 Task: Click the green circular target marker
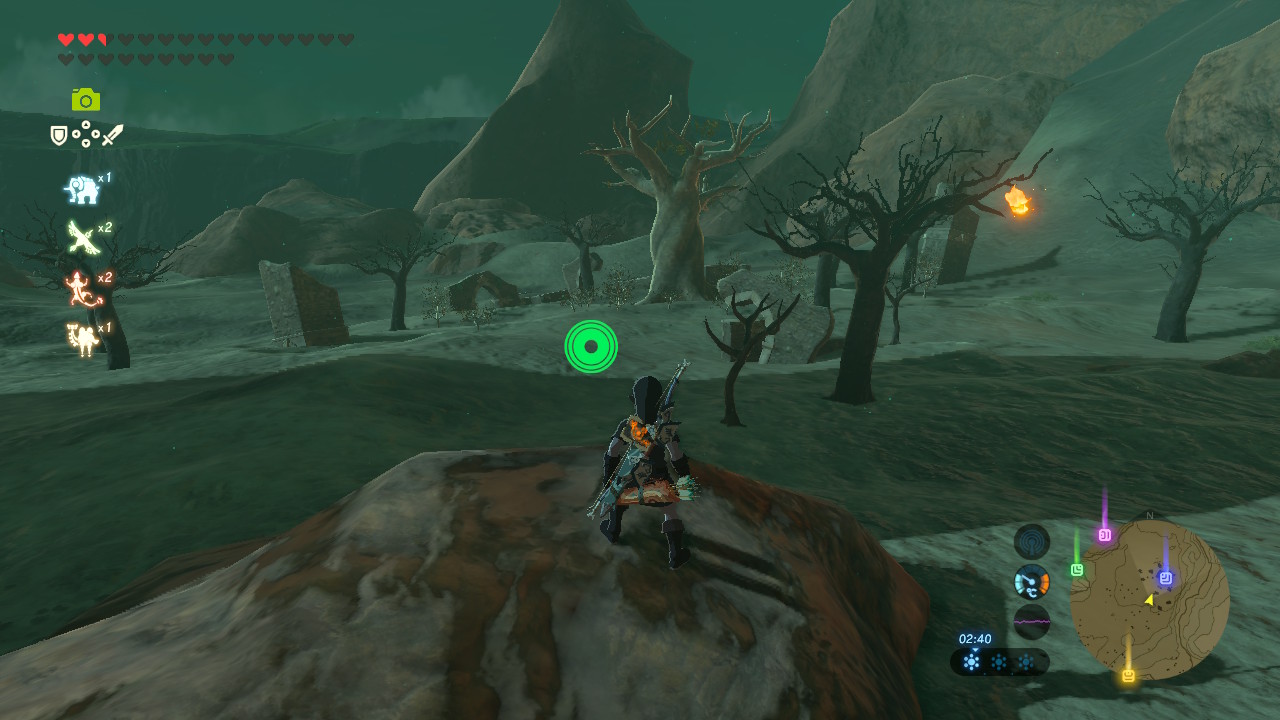591,347
